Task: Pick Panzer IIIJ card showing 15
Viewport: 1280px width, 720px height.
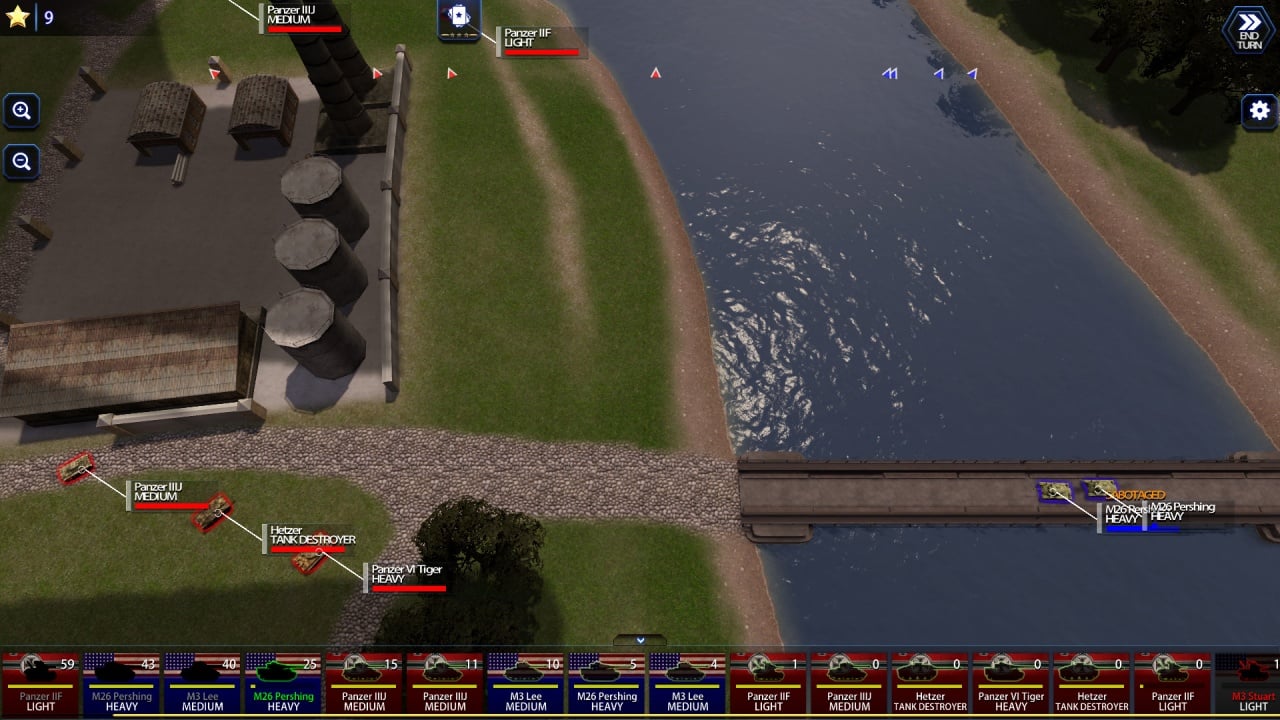Action: [x=364, y=684]
